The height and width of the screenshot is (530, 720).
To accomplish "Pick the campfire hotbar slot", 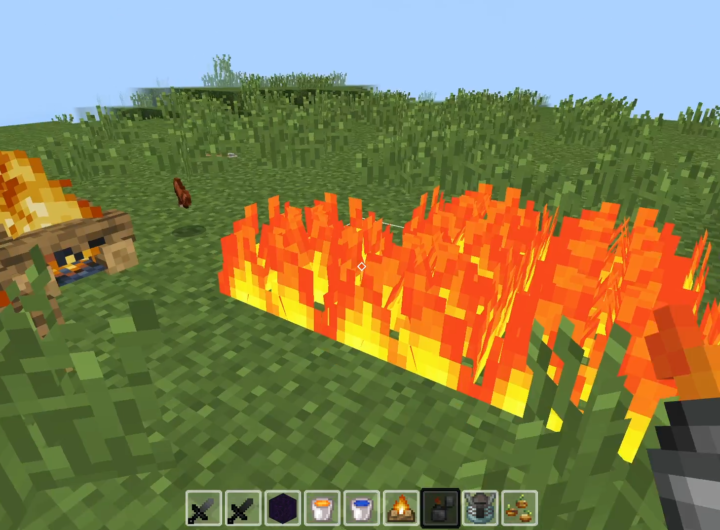I will tap(401, 509).
